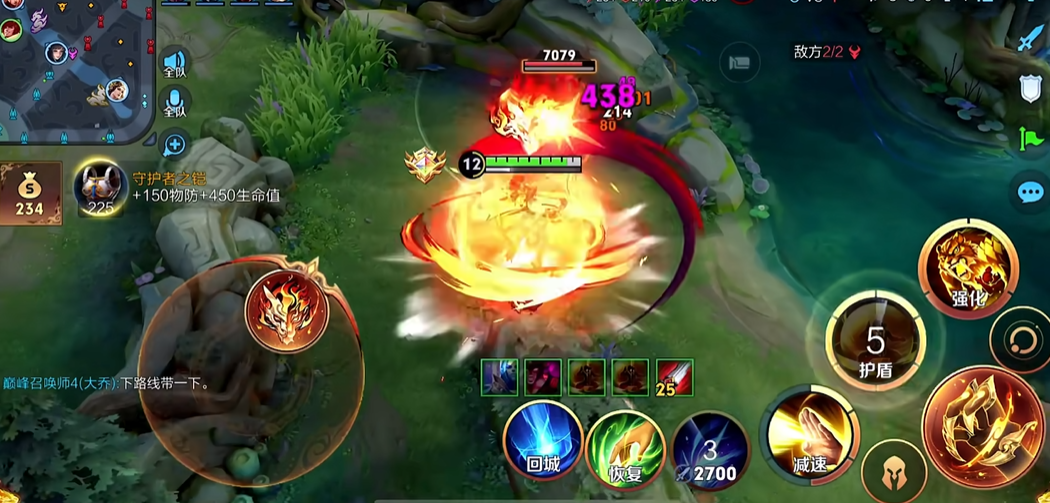Send the green flag gather signal
Image resolution: width=1050 pixels, height=503 pixels.
click(1031, 140)
